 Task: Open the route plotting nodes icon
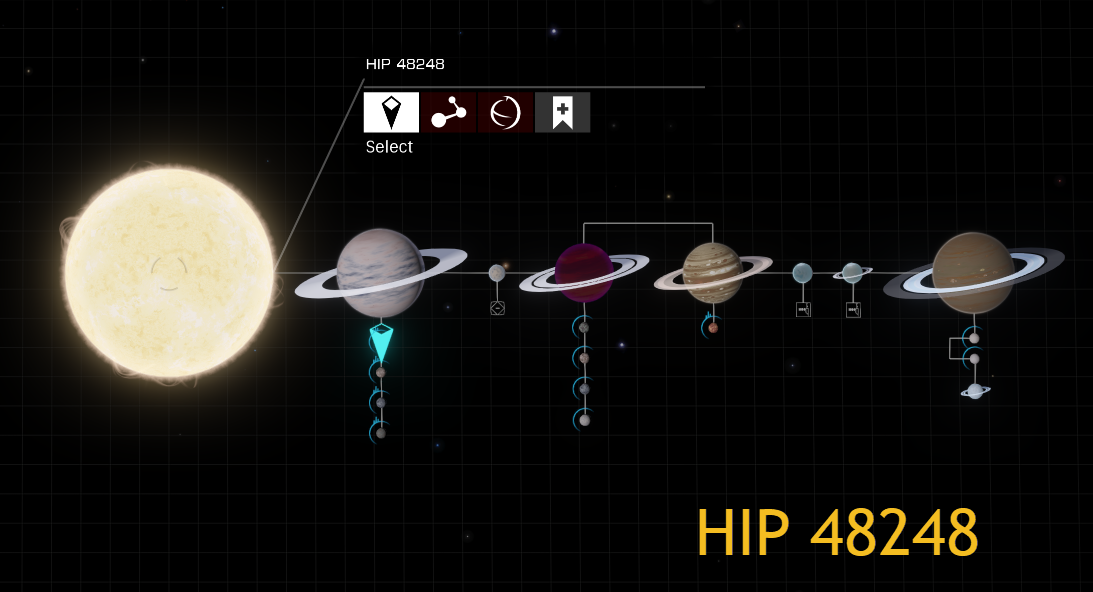449,112
